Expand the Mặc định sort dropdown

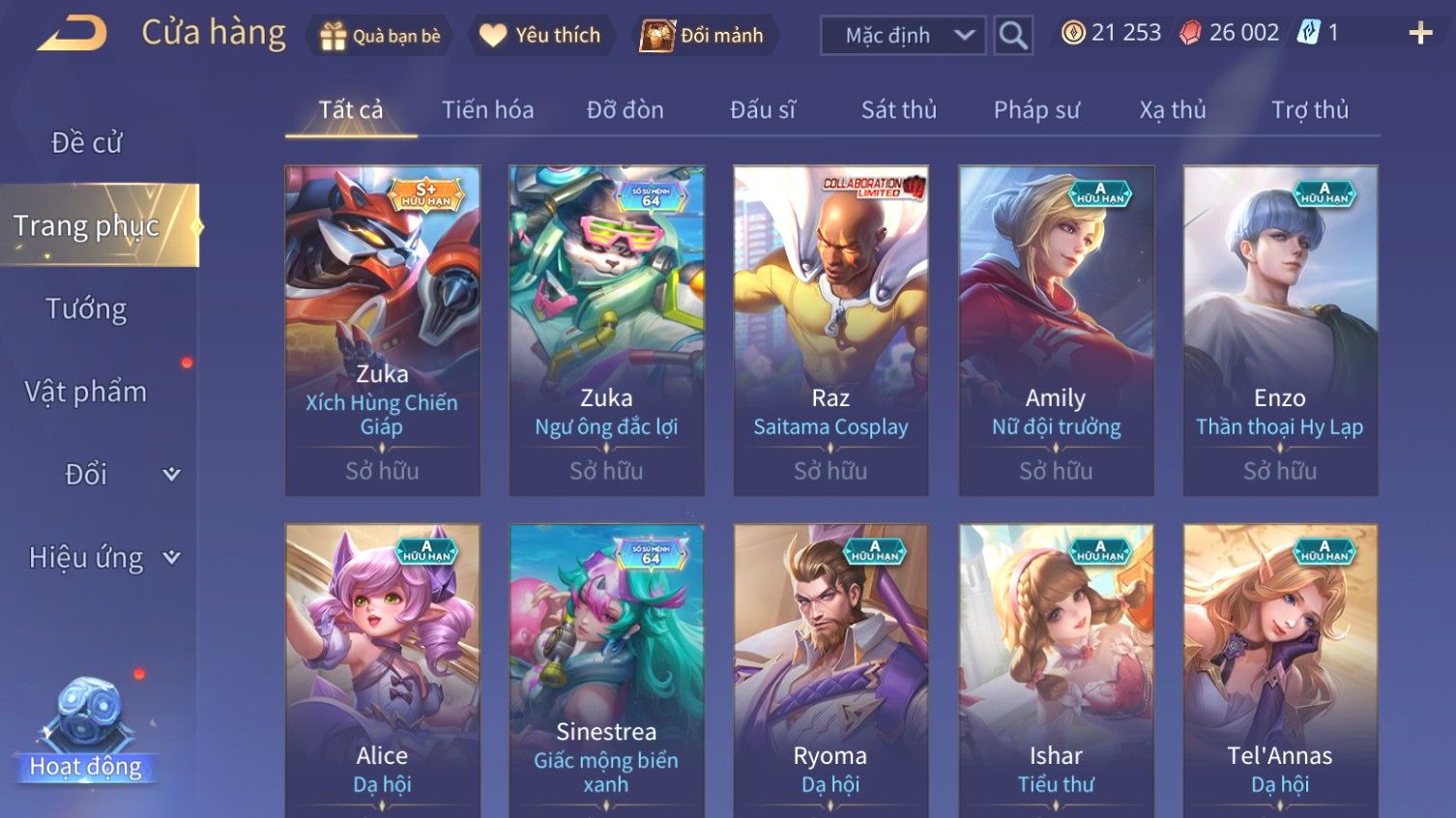[903, 36]
